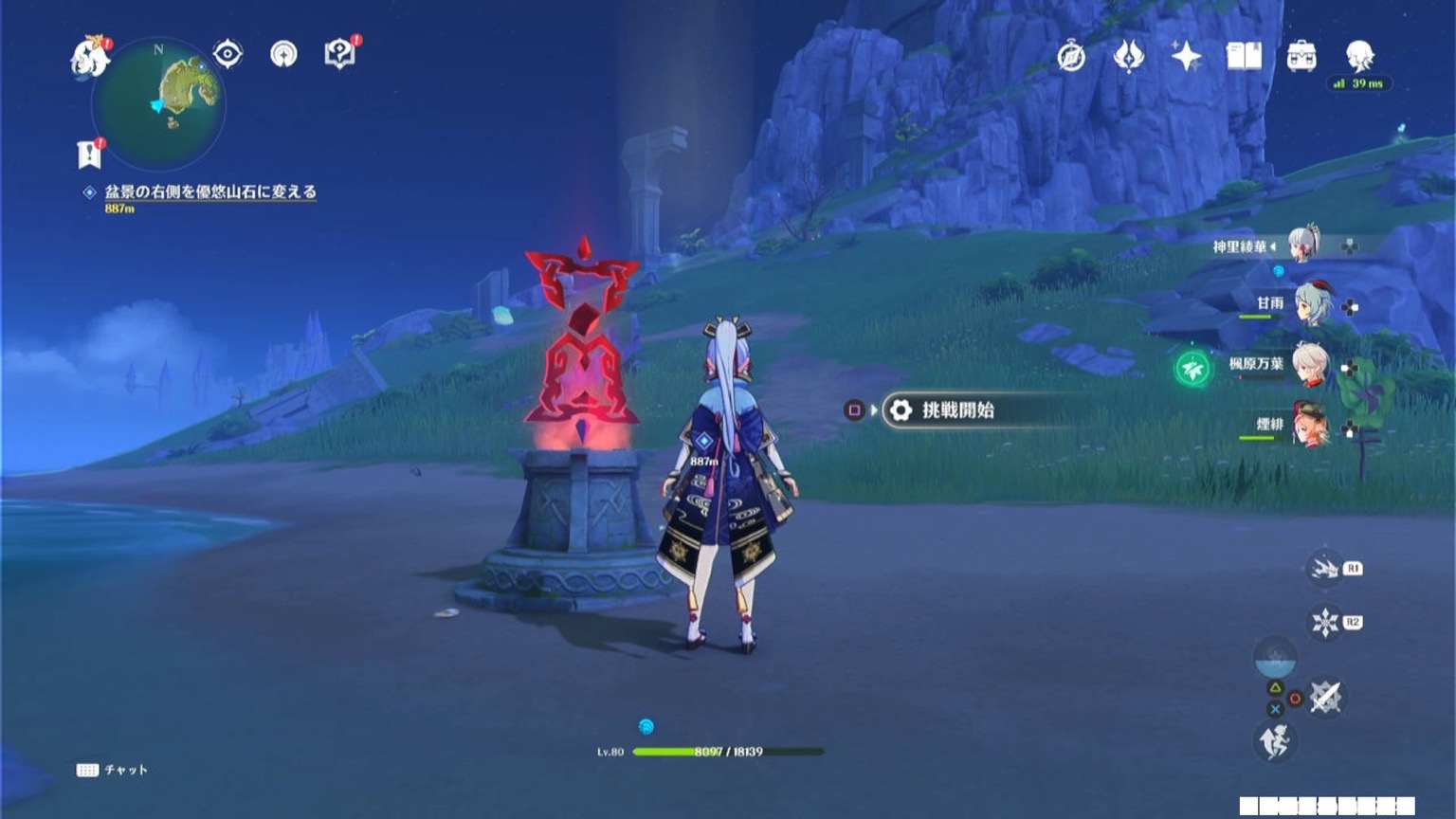Open the Events timer icon
Image resolution: width=1456 pixels, height=819 pixels.
pos(1071,57)
